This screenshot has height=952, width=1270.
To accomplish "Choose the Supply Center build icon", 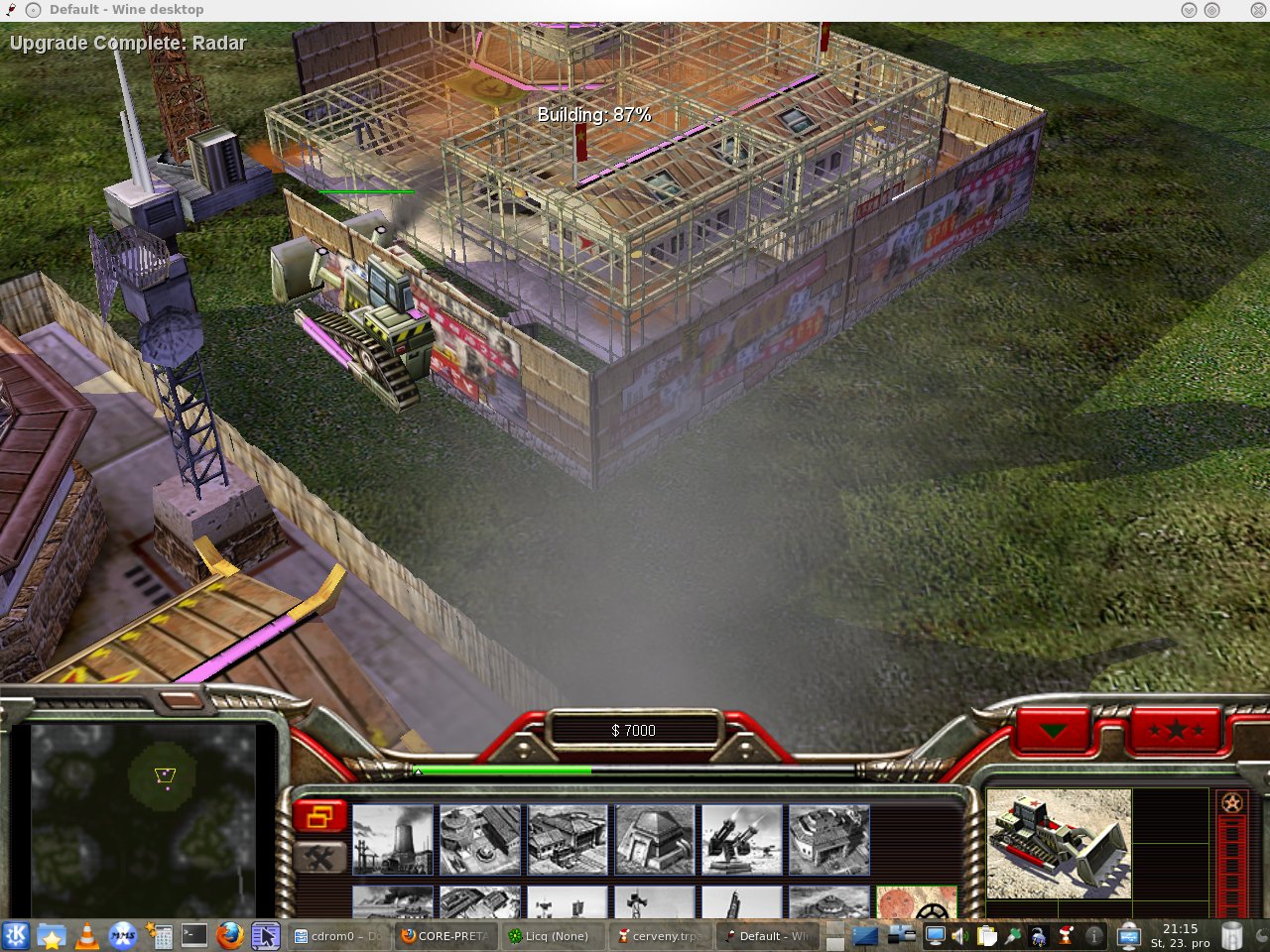I will 568,839.
